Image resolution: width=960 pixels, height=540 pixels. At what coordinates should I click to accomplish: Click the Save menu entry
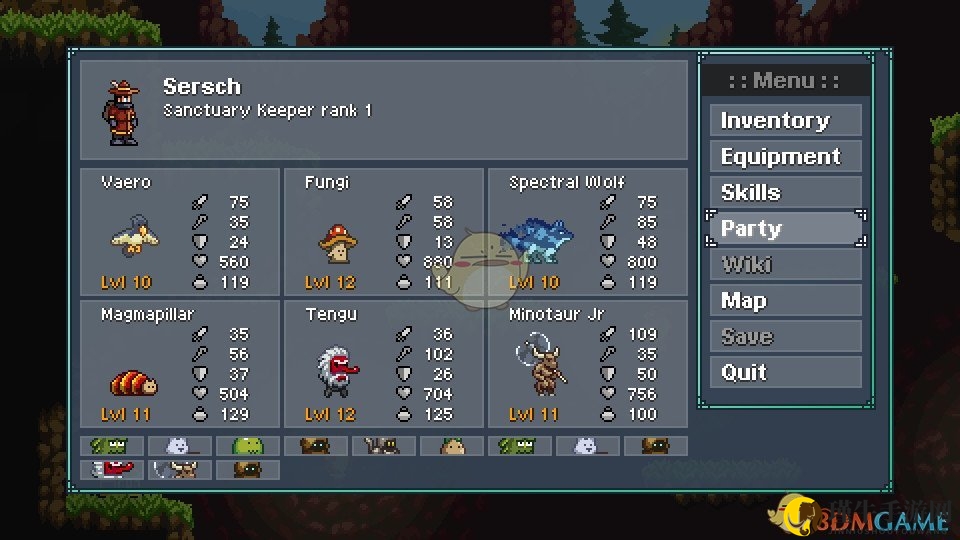pos(786,337)
